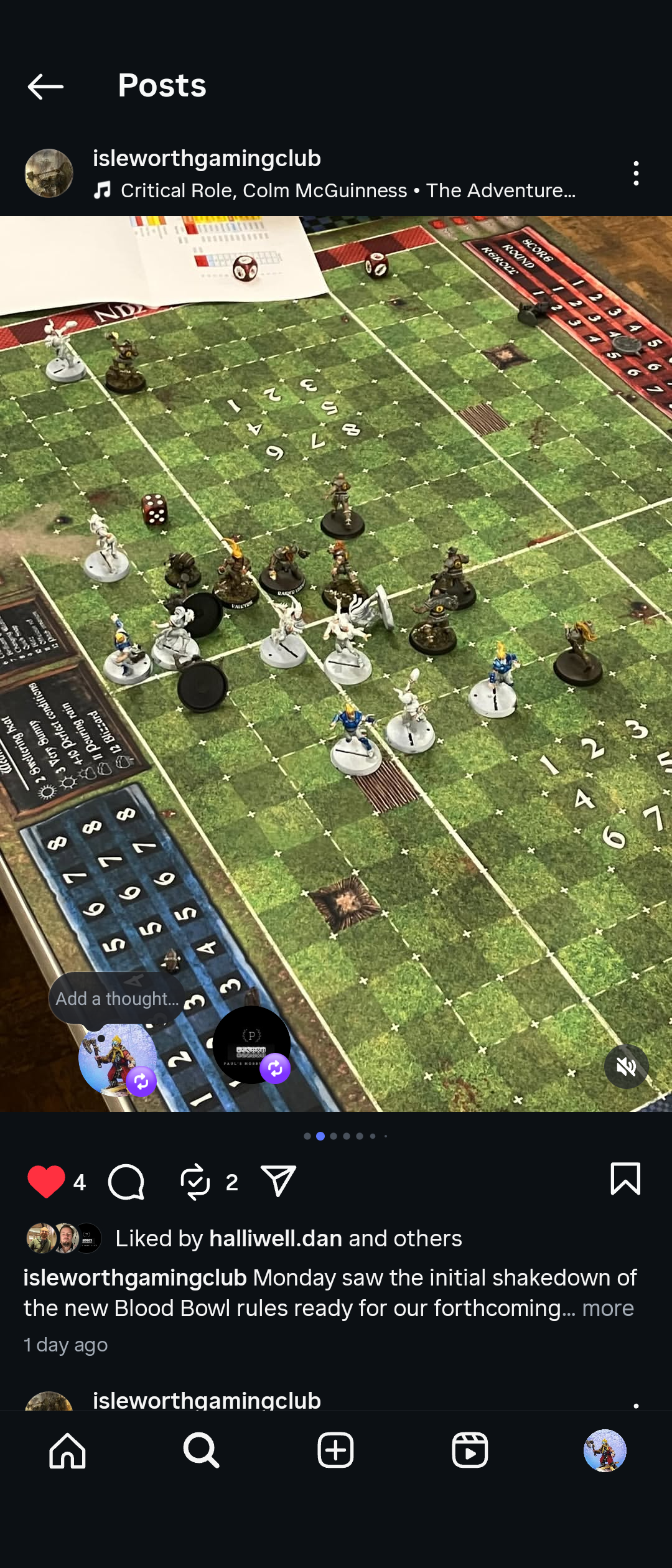Open the Reels tab
Viewport: 672px width, 1568px height.
pyautogui.click(x=470, y=1451)
